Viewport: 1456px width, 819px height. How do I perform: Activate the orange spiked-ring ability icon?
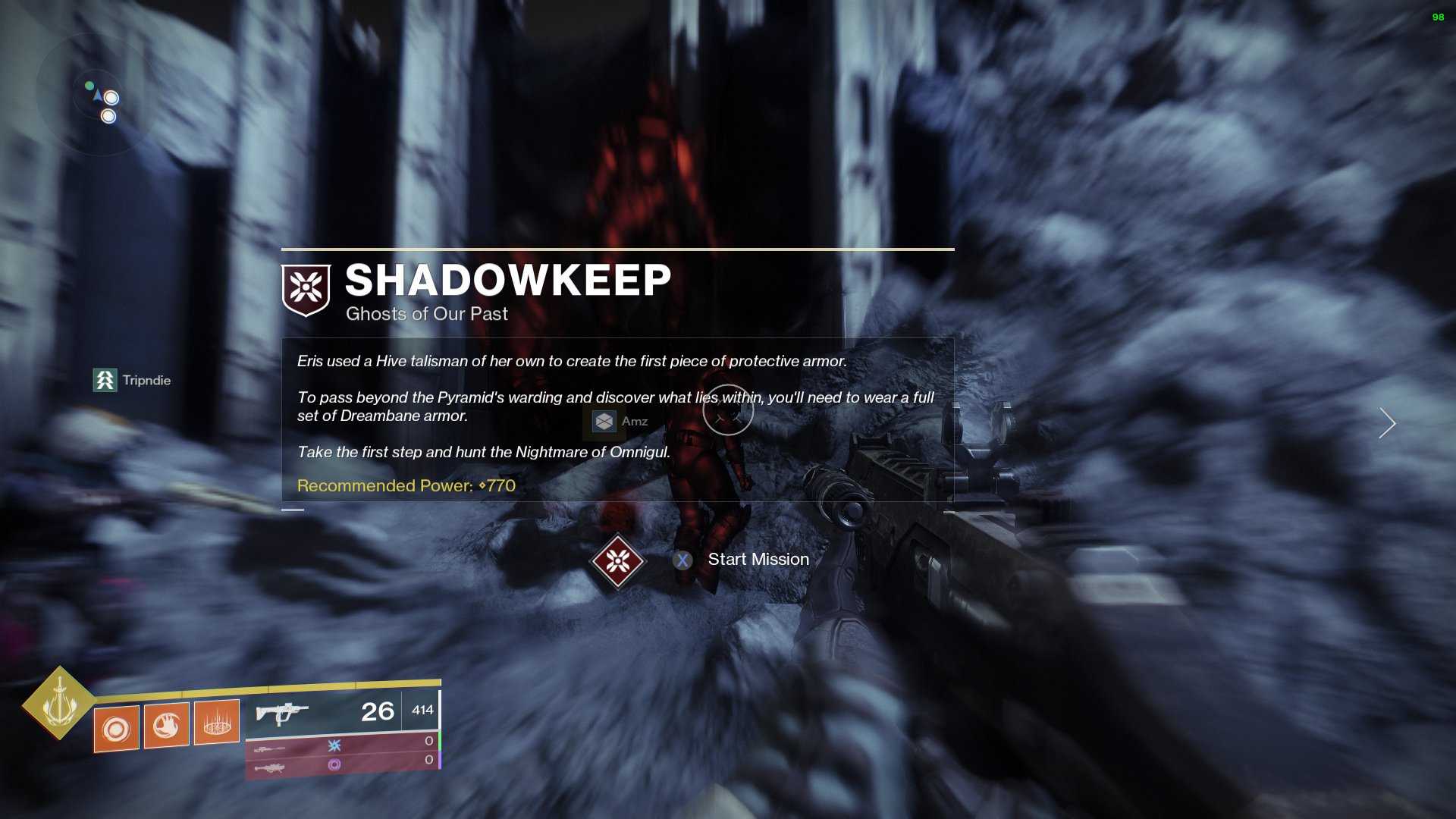[x=217, y=722]
